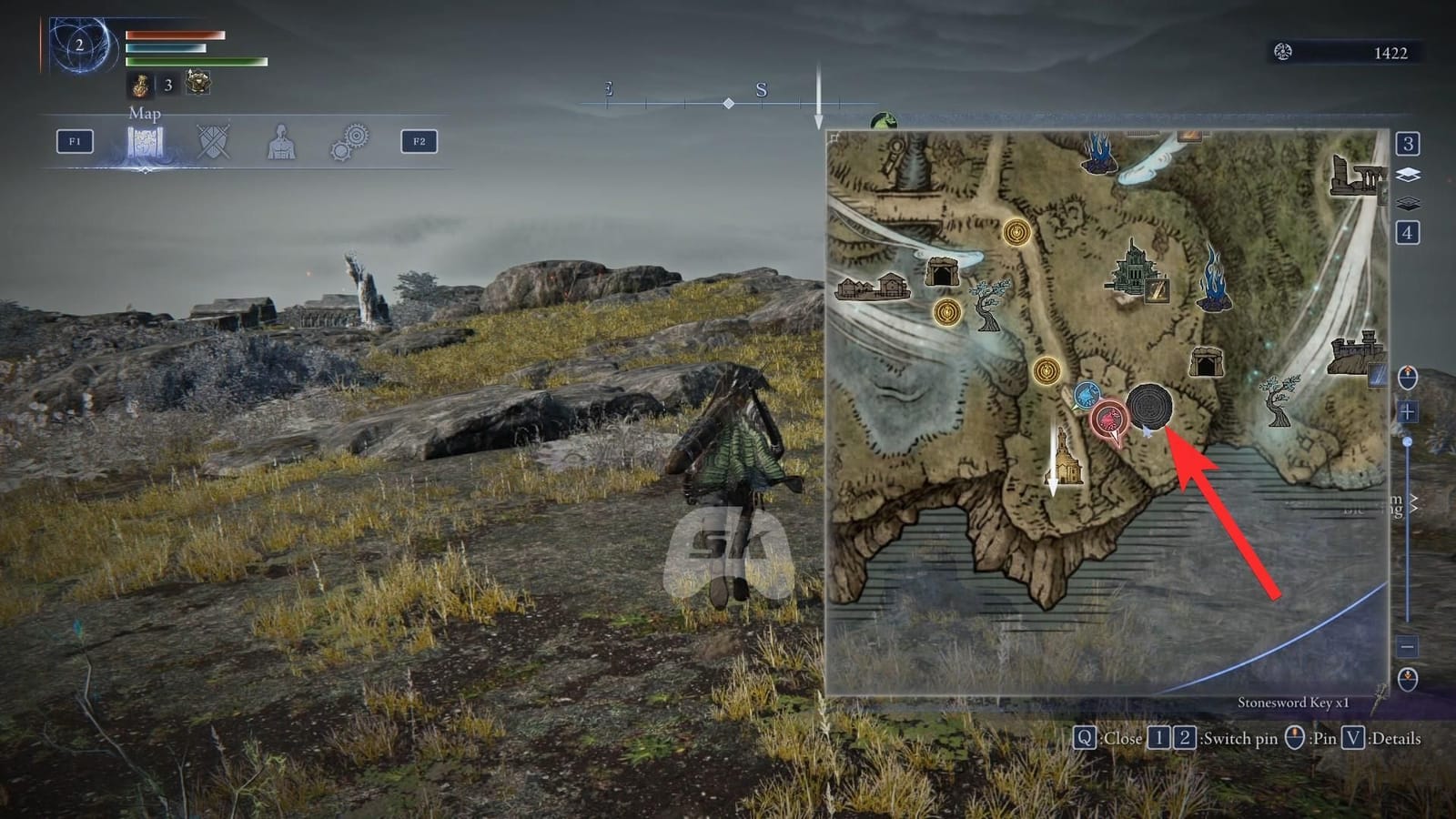Select the red skull marker on the map

(x=1111, y=419)
